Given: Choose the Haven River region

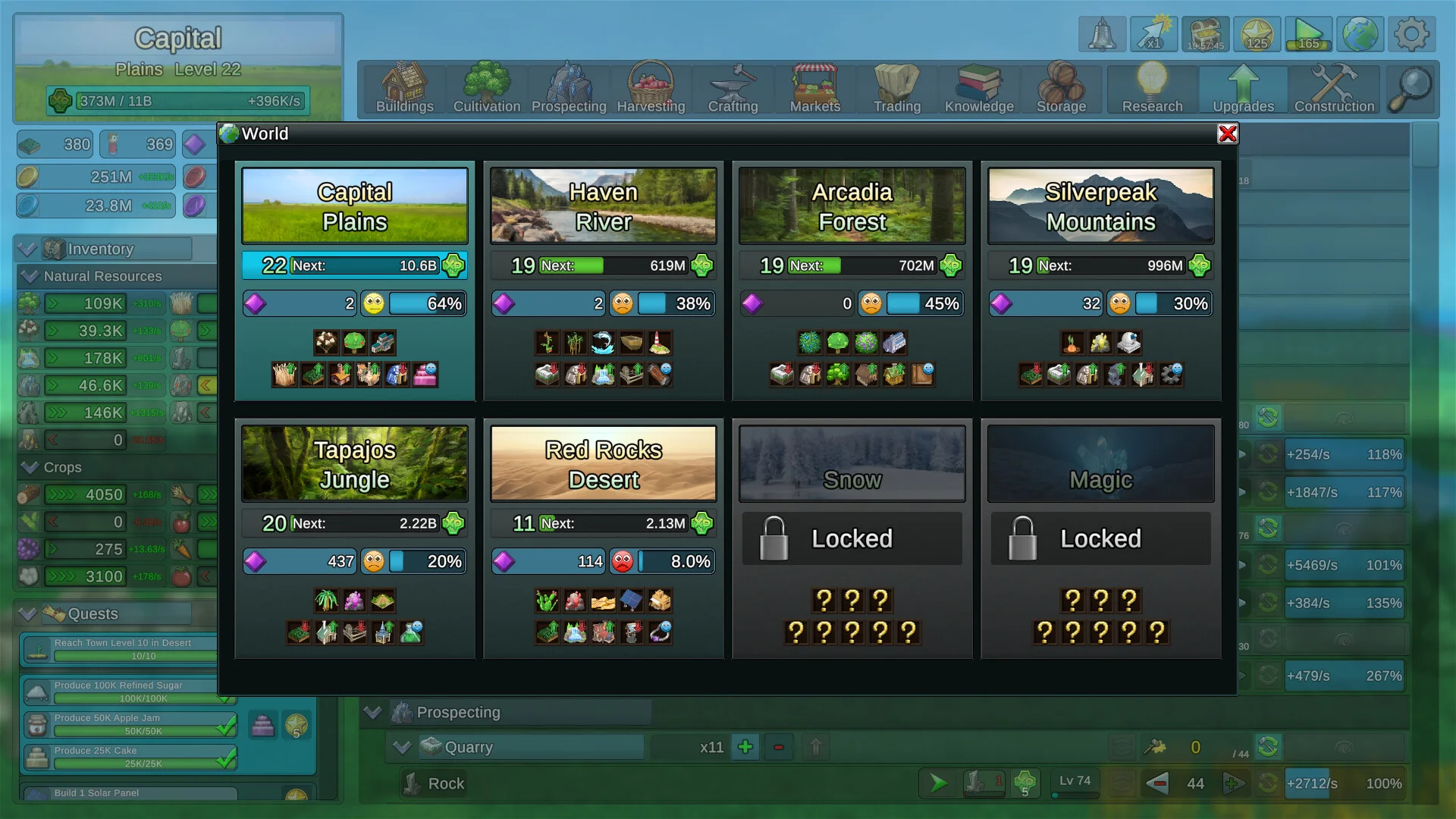Looking at the screenshot, I should pyautogui.click(x=604, y=206).
